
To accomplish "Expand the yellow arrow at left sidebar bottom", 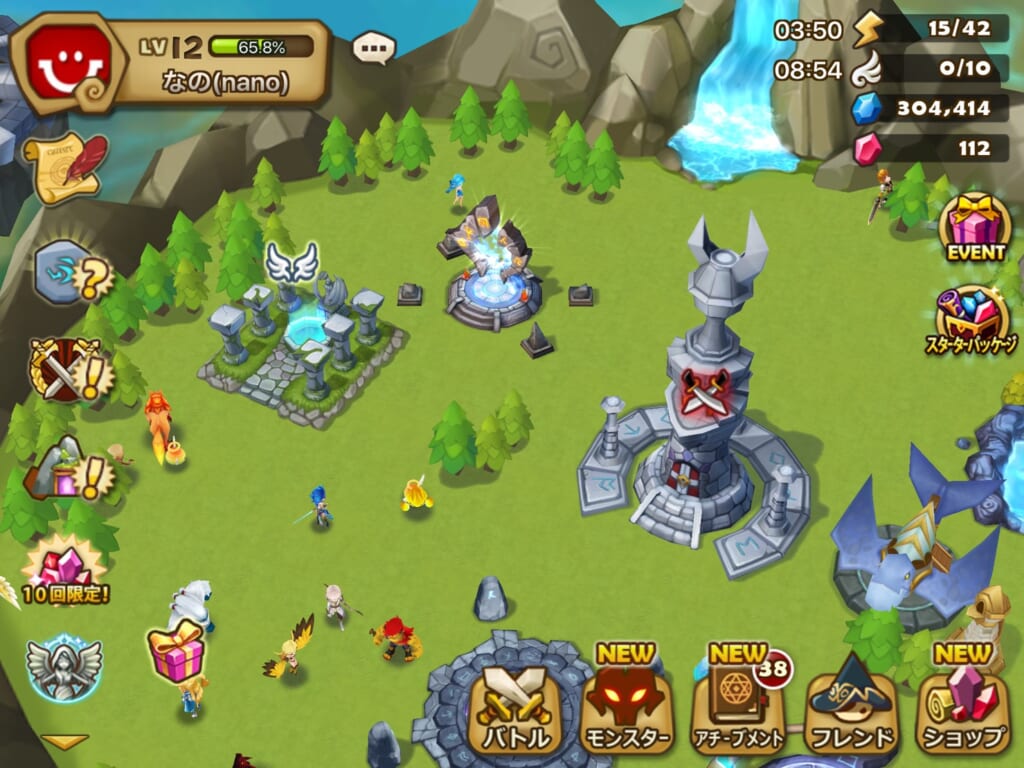I will (65, 742).
